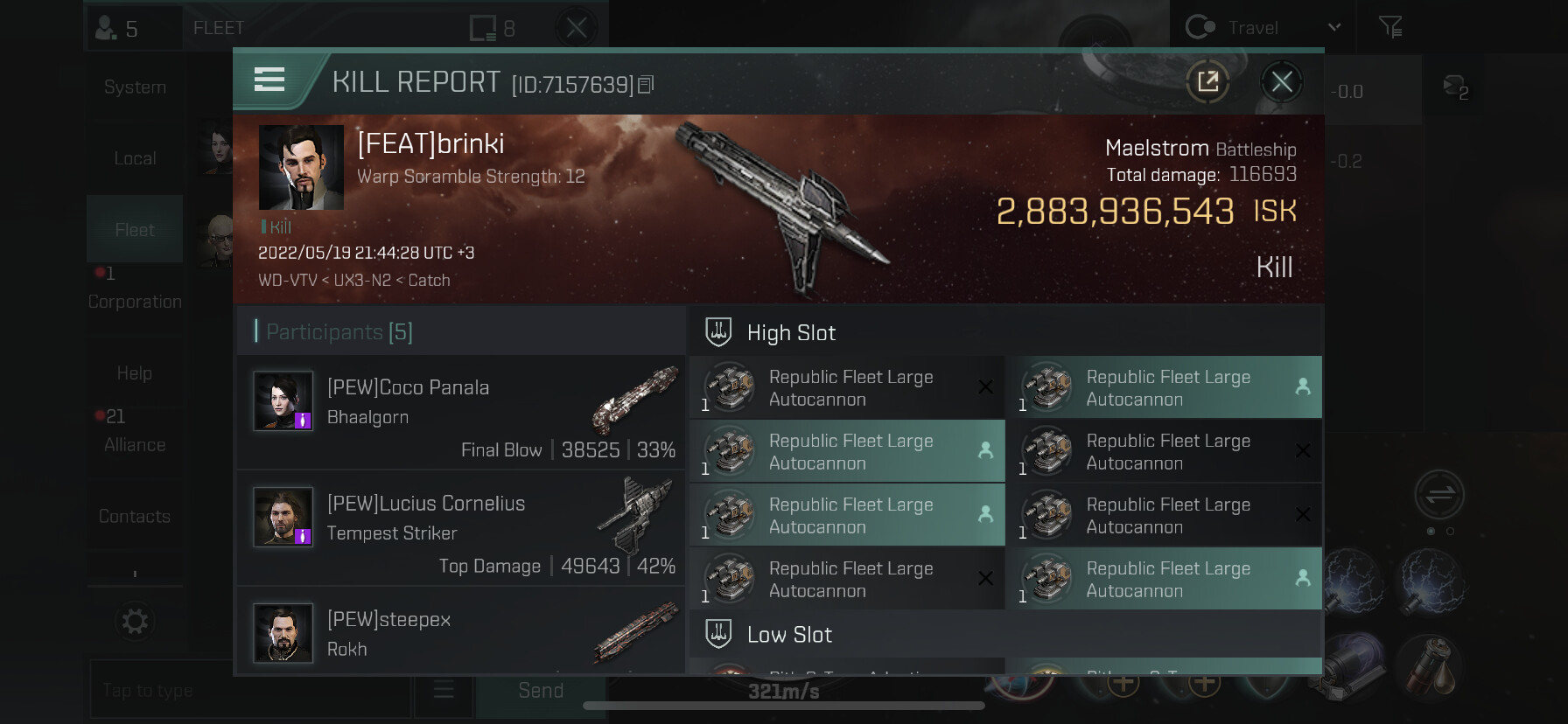
Task: Open the overview filter icon
Action: [1390, 28]
